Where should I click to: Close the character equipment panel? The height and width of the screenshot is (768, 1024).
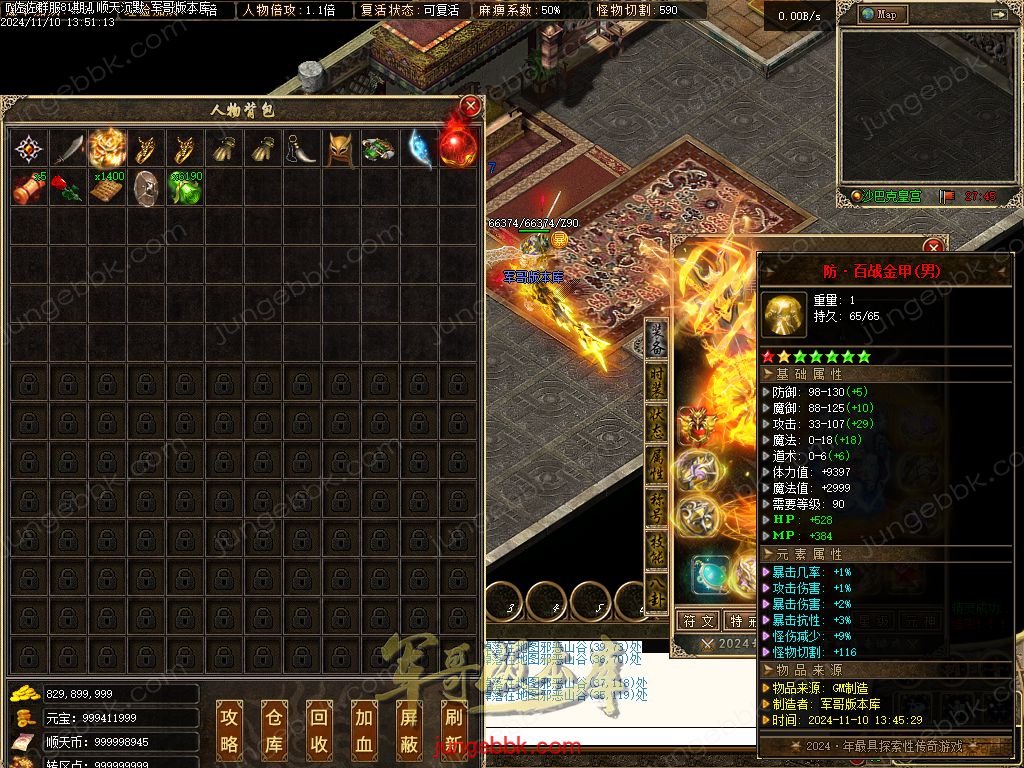pyautogui.click(x=933, y=247)
